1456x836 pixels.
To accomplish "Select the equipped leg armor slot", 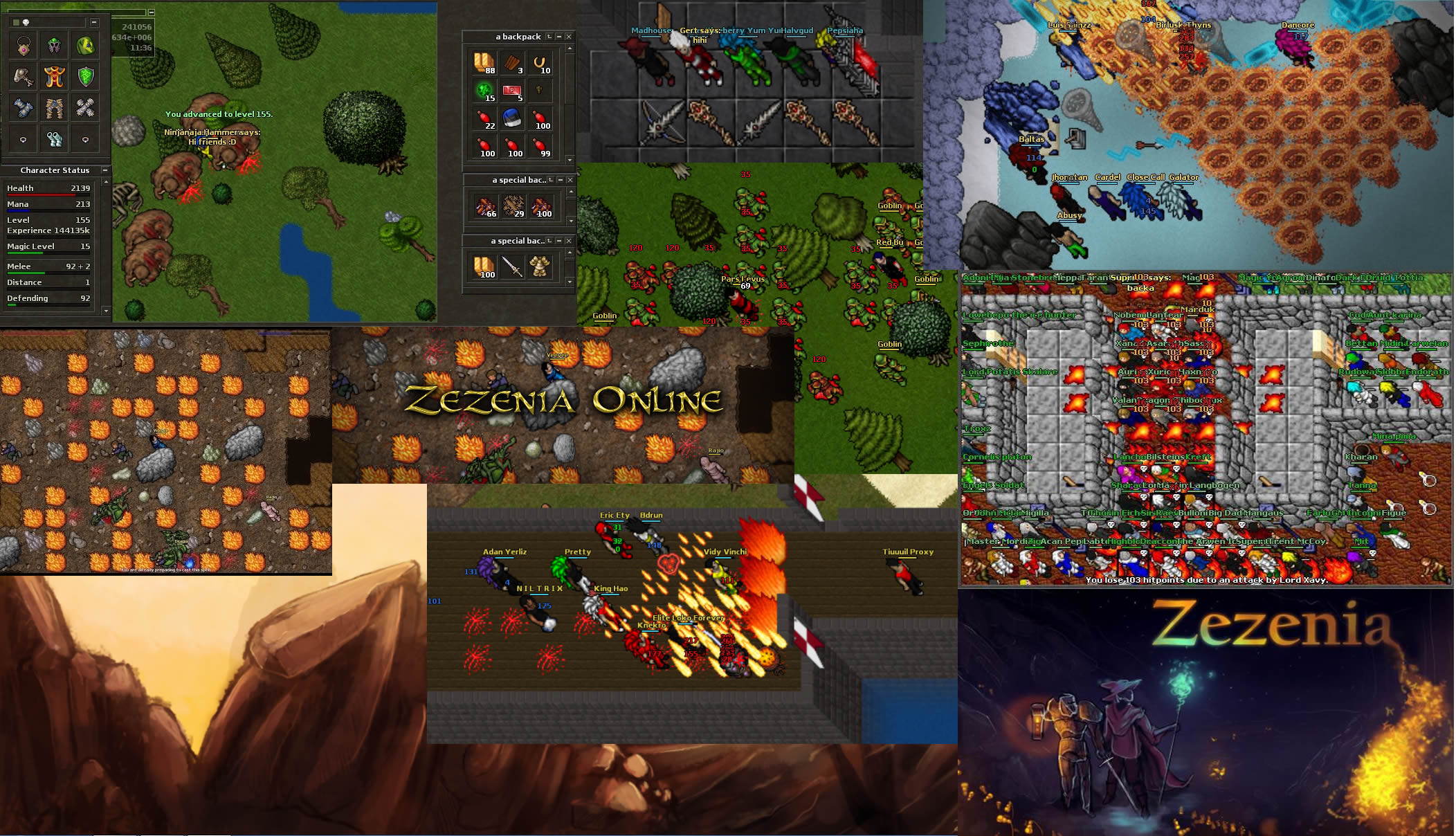I will click(55, 108).
